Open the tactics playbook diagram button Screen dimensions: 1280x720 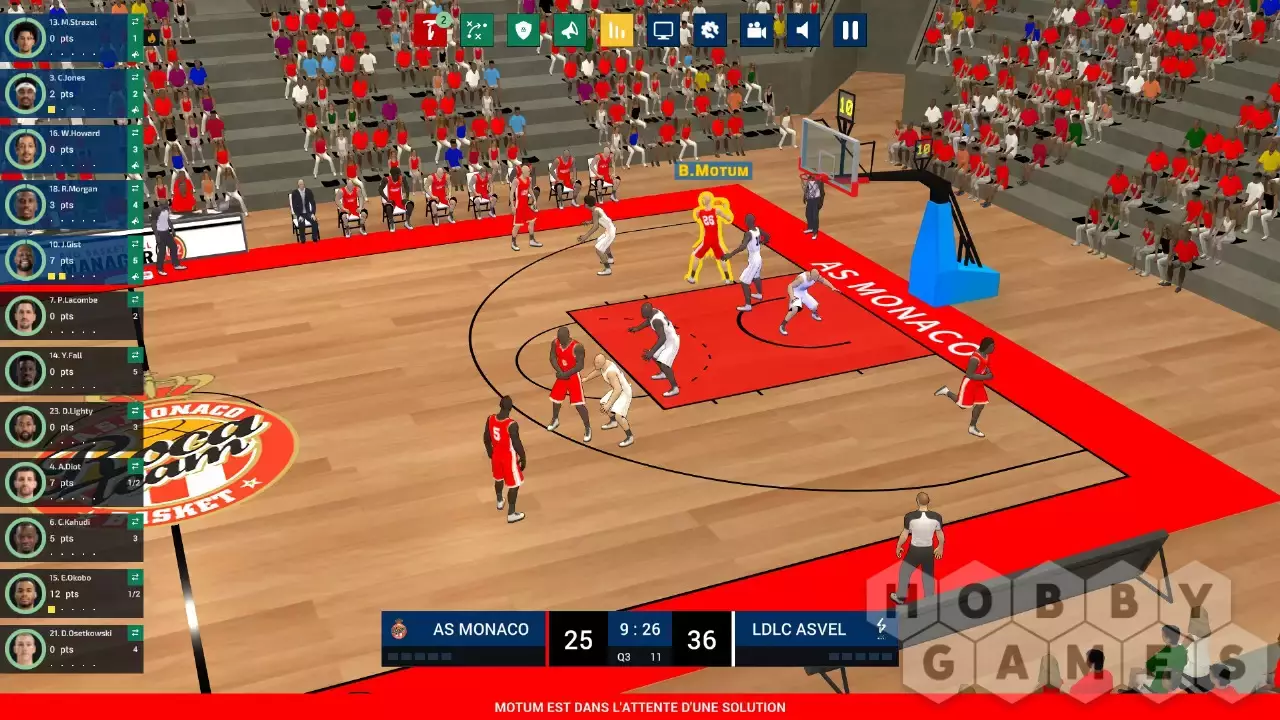[477, 30]
